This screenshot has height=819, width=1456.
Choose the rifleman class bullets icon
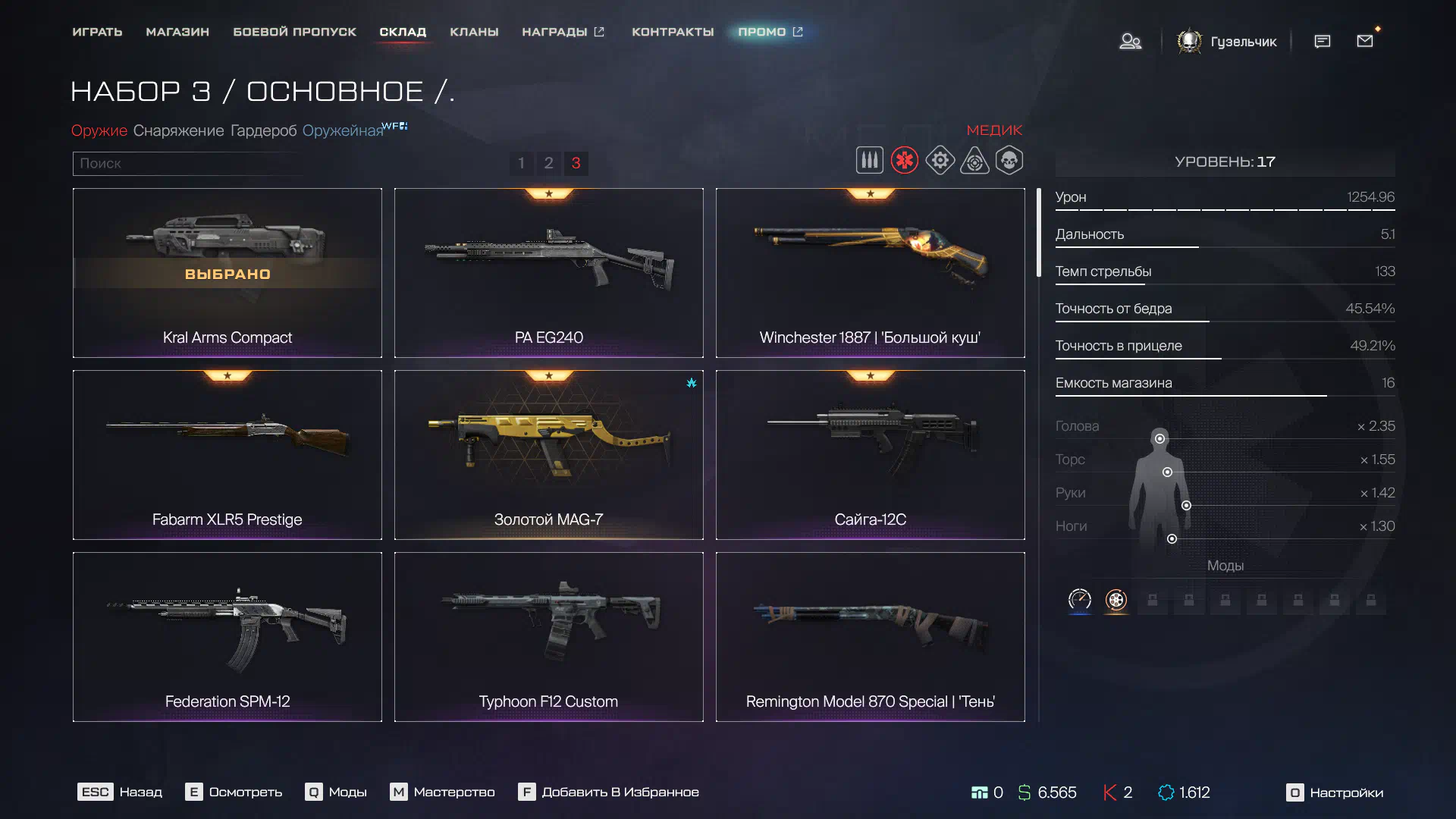869,161
